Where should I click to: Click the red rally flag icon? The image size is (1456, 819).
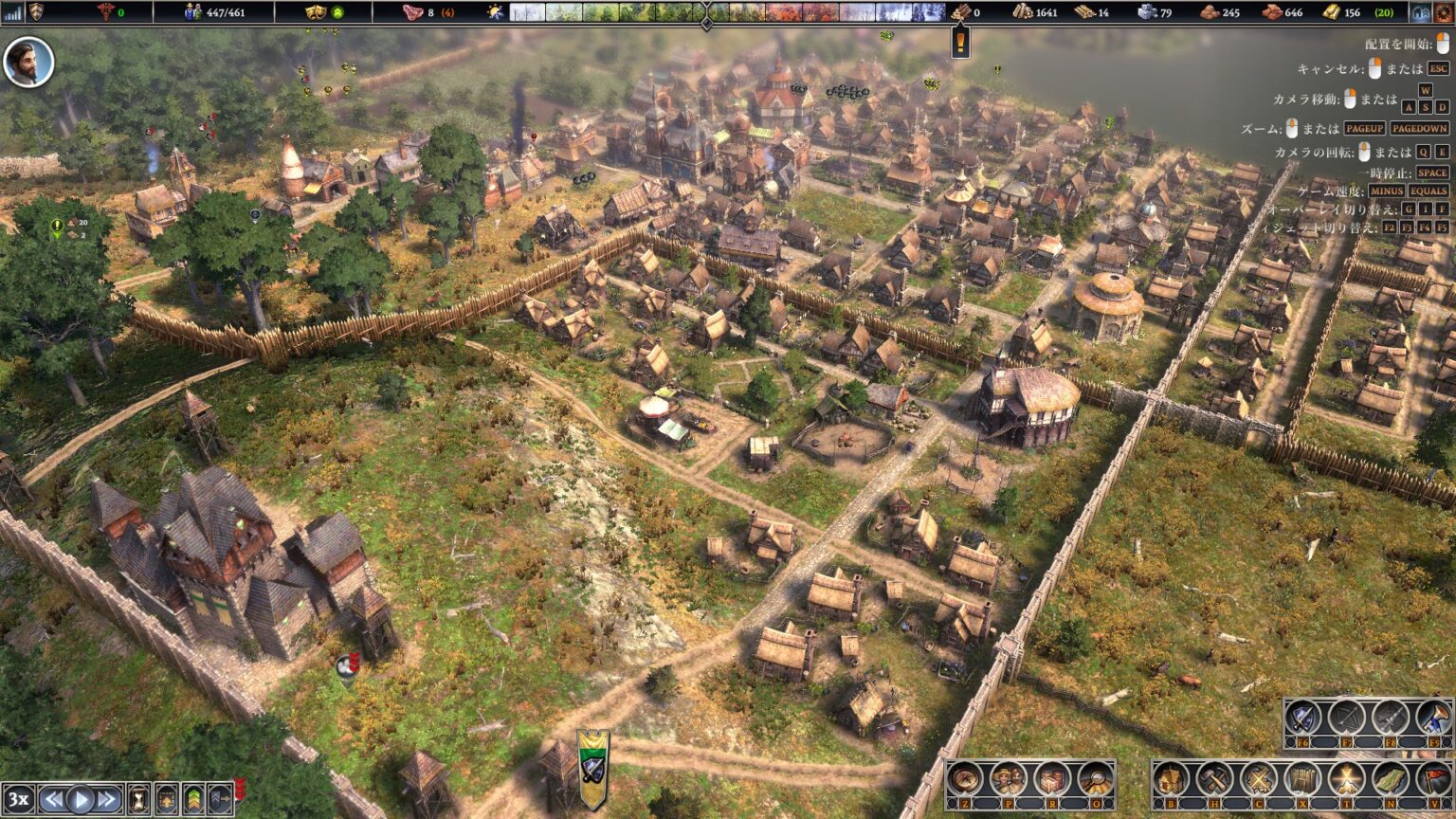(x=1433, y=777)
